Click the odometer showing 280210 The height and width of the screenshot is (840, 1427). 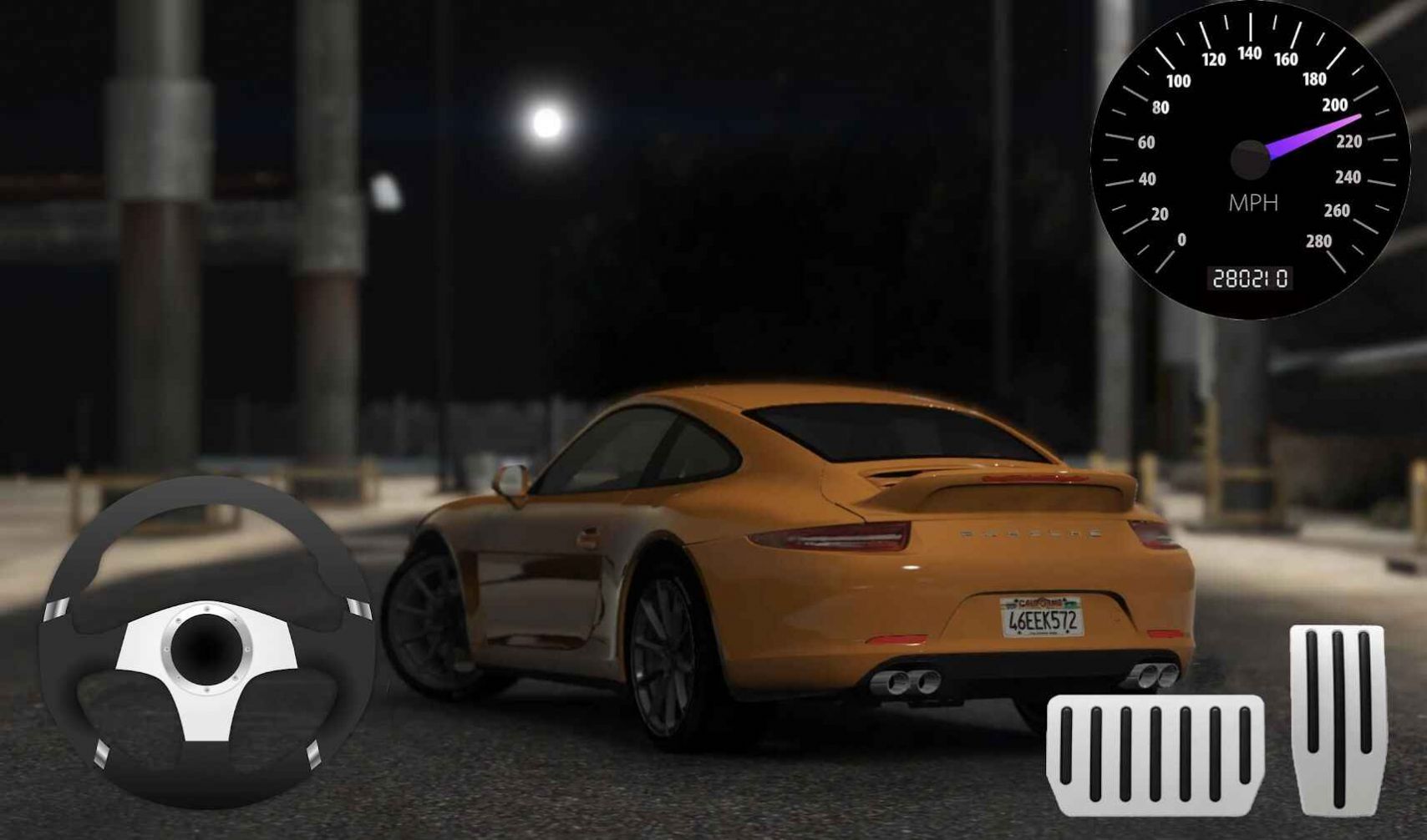coord(1250,276)
